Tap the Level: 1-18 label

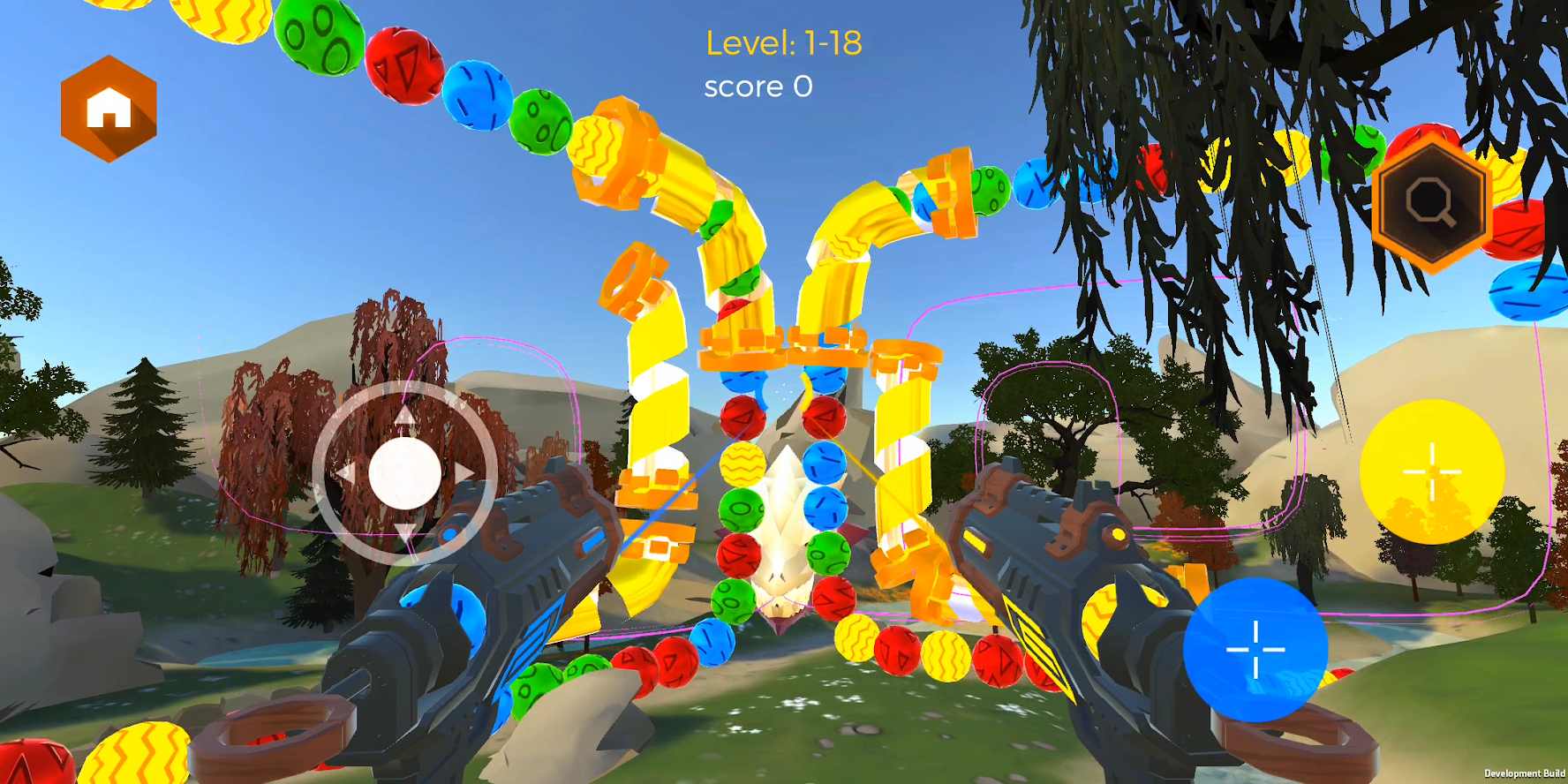tap(784, 41)
